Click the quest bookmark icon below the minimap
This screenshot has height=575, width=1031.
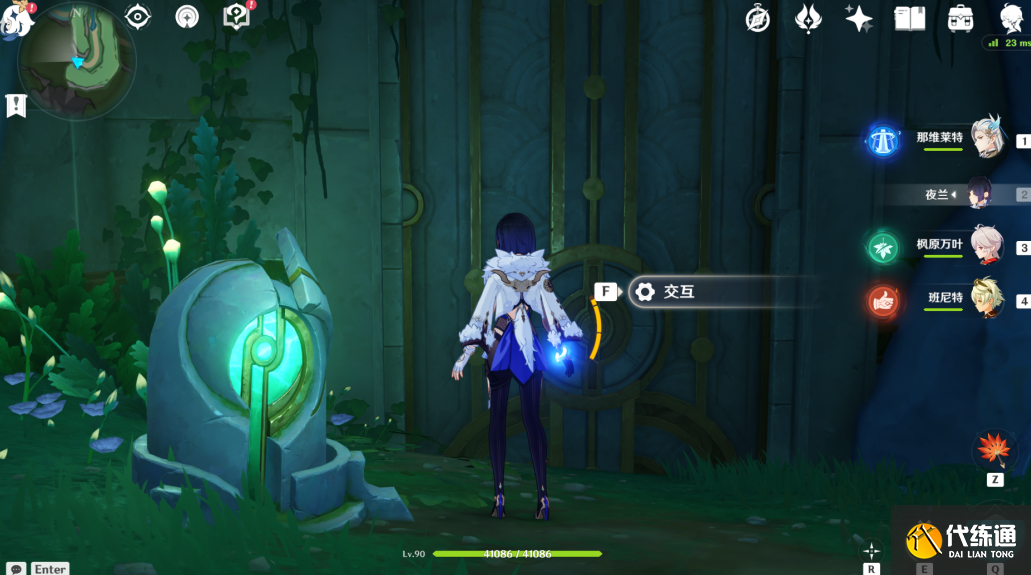(x=16, y=105)
